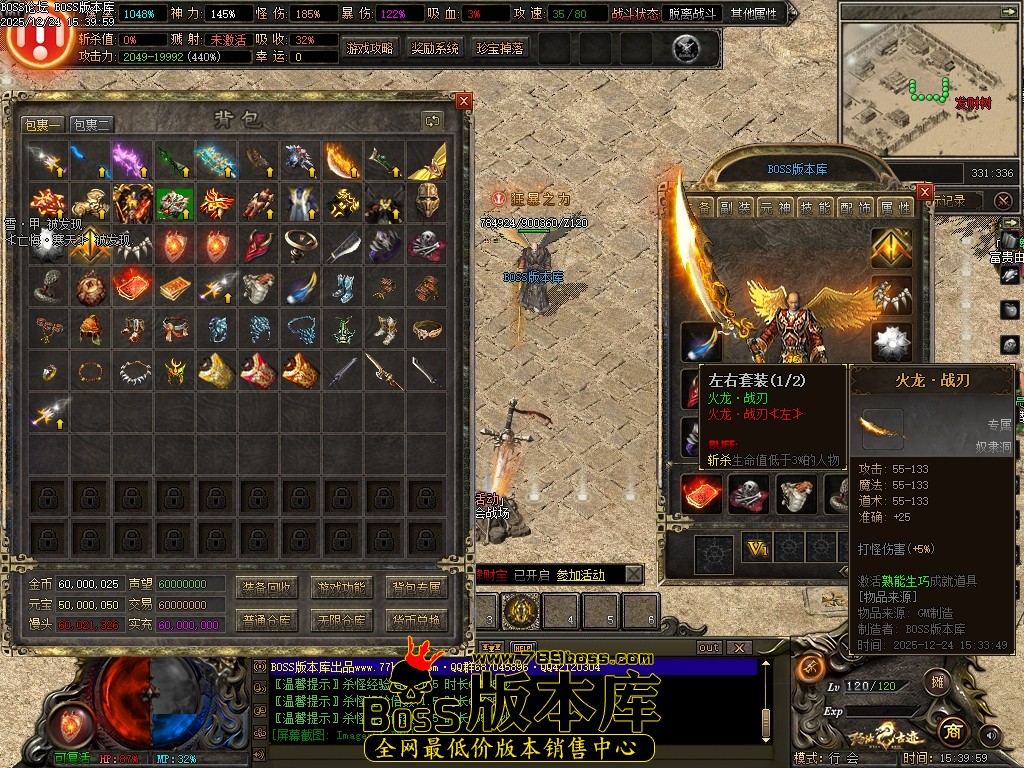
Task: Select the golden mask item in the bag
Action: [427, 202]
